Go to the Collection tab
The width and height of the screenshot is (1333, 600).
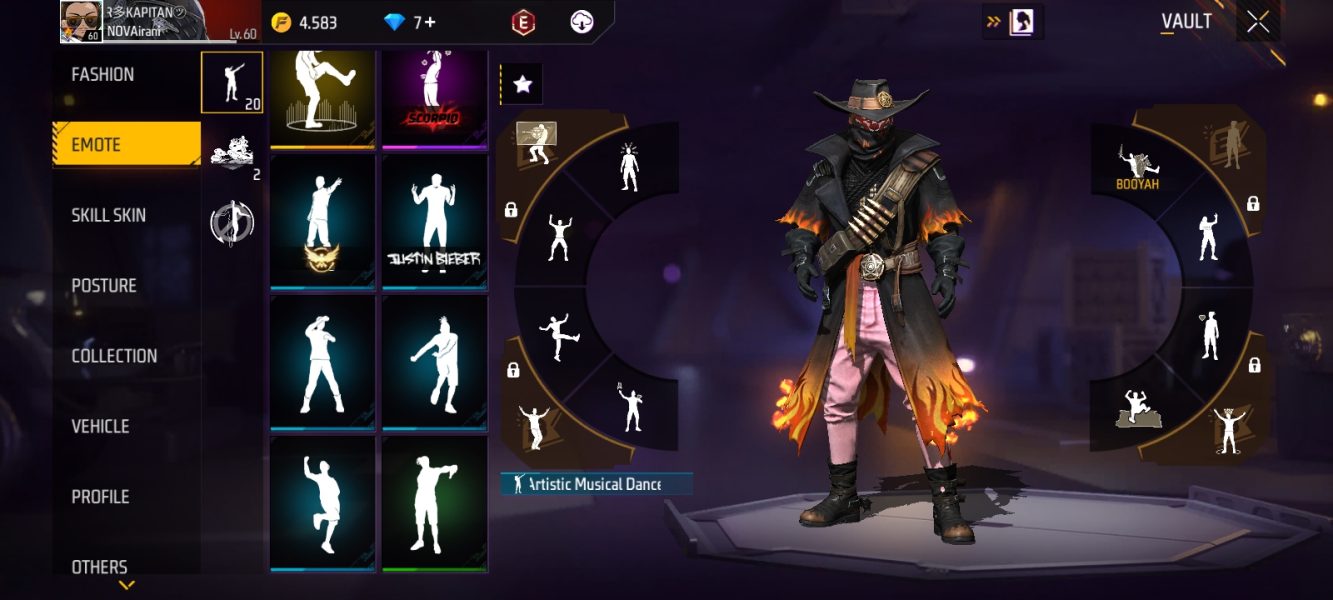pyautogui.click(x=114, y=356)
